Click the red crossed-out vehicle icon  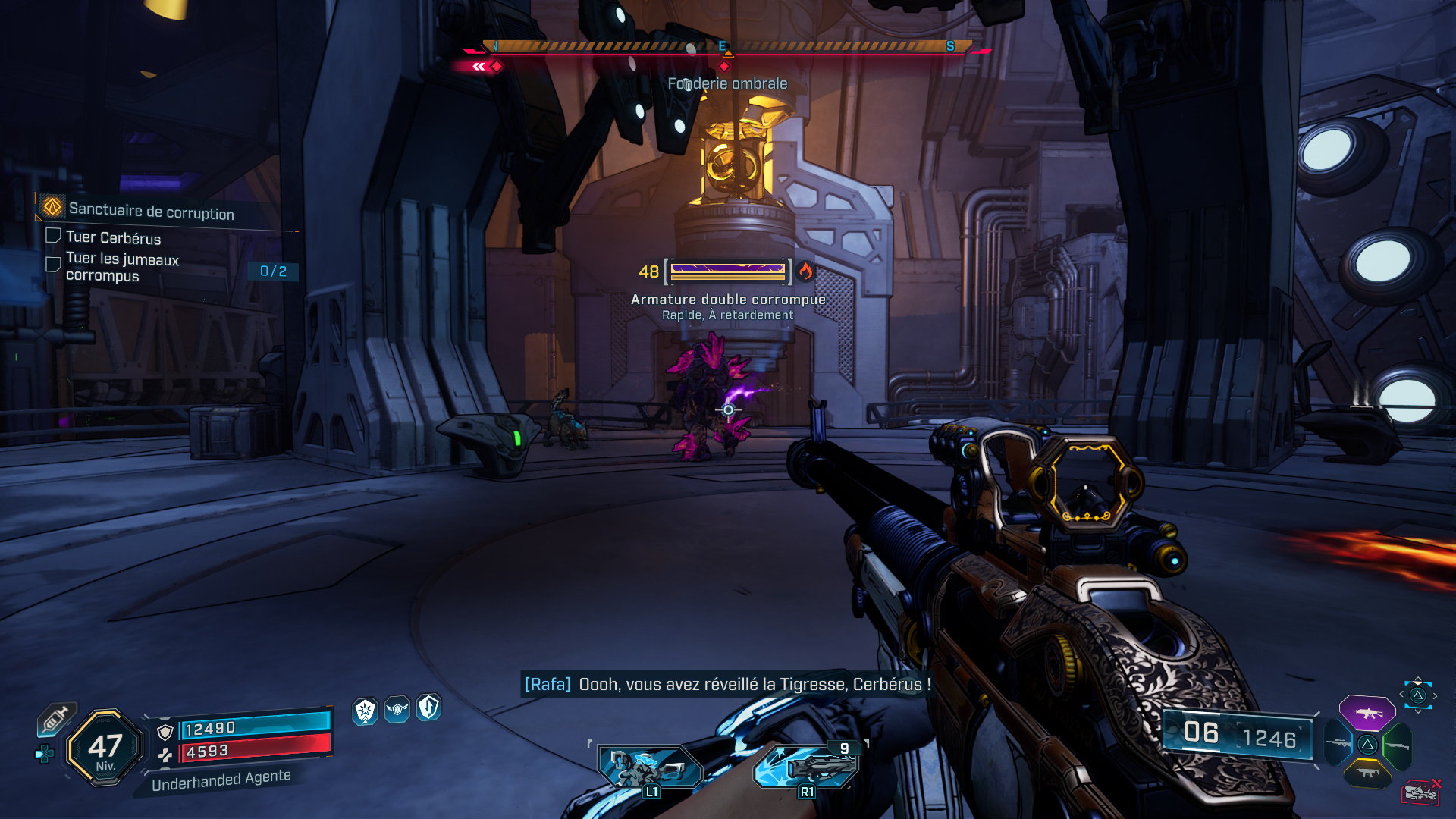click(1420, 792)
